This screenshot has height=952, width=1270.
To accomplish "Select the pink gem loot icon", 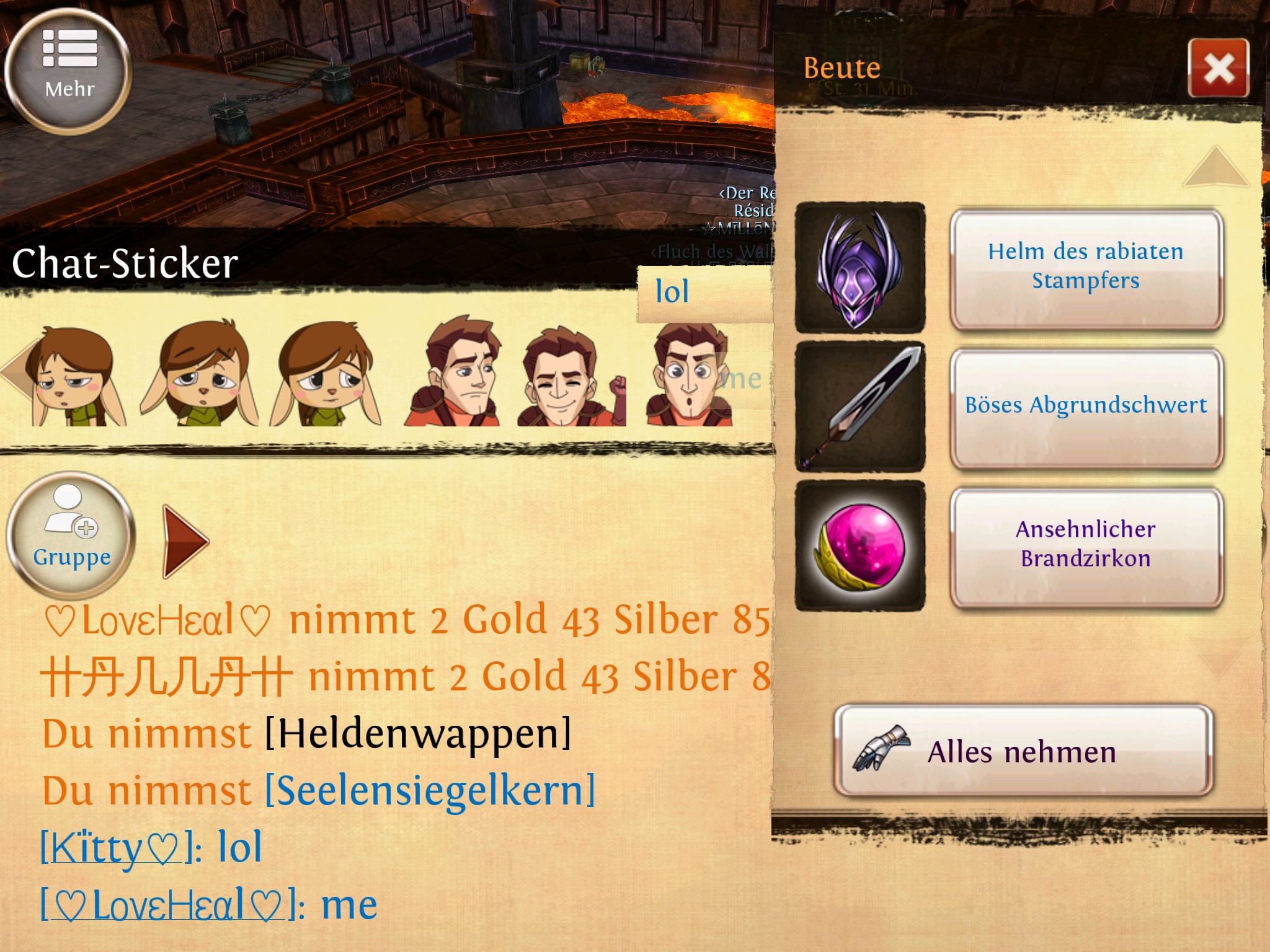I will (x=860, y=545).
